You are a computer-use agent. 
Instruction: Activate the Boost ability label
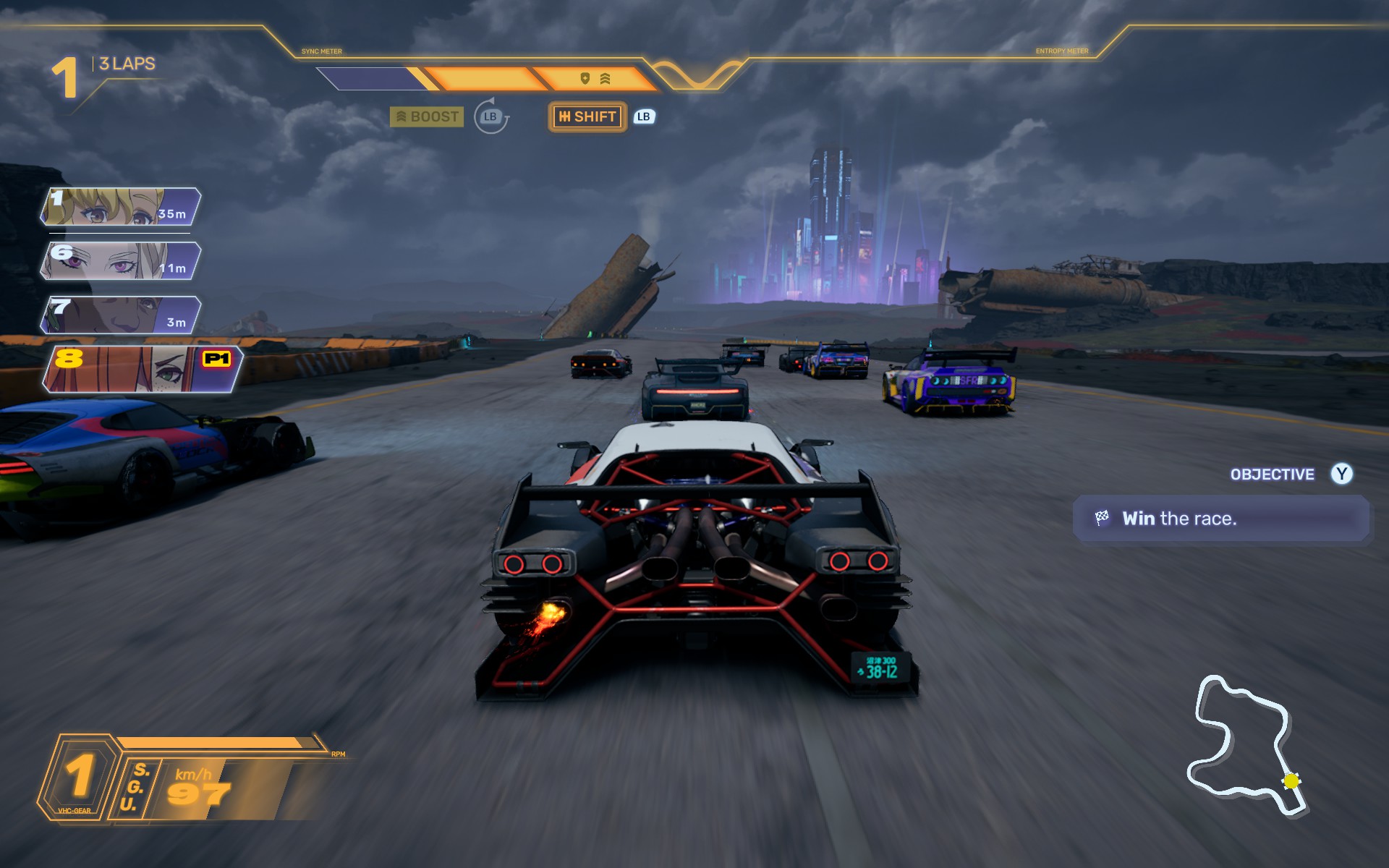[x=427, y=116]
